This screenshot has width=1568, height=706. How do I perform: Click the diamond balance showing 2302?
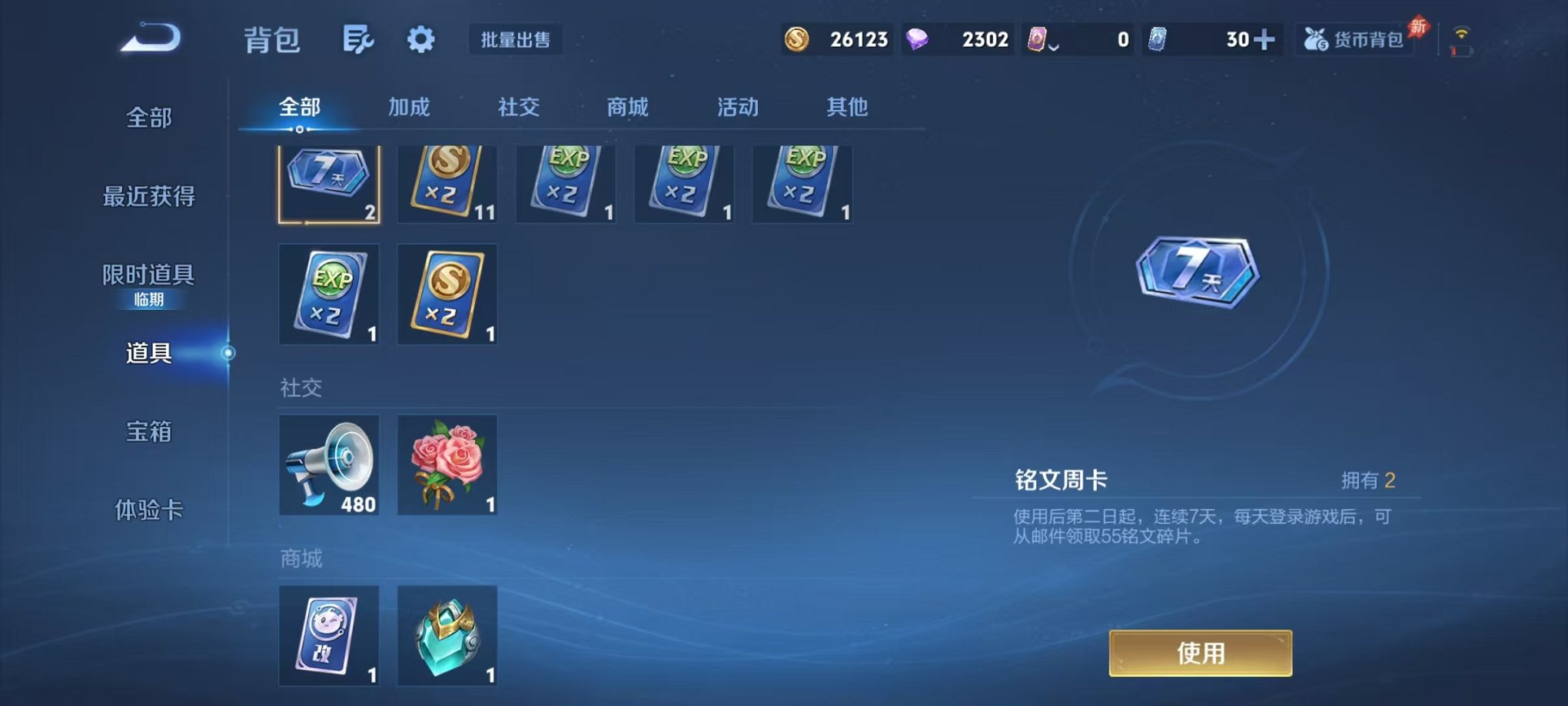tap(961, 38)
